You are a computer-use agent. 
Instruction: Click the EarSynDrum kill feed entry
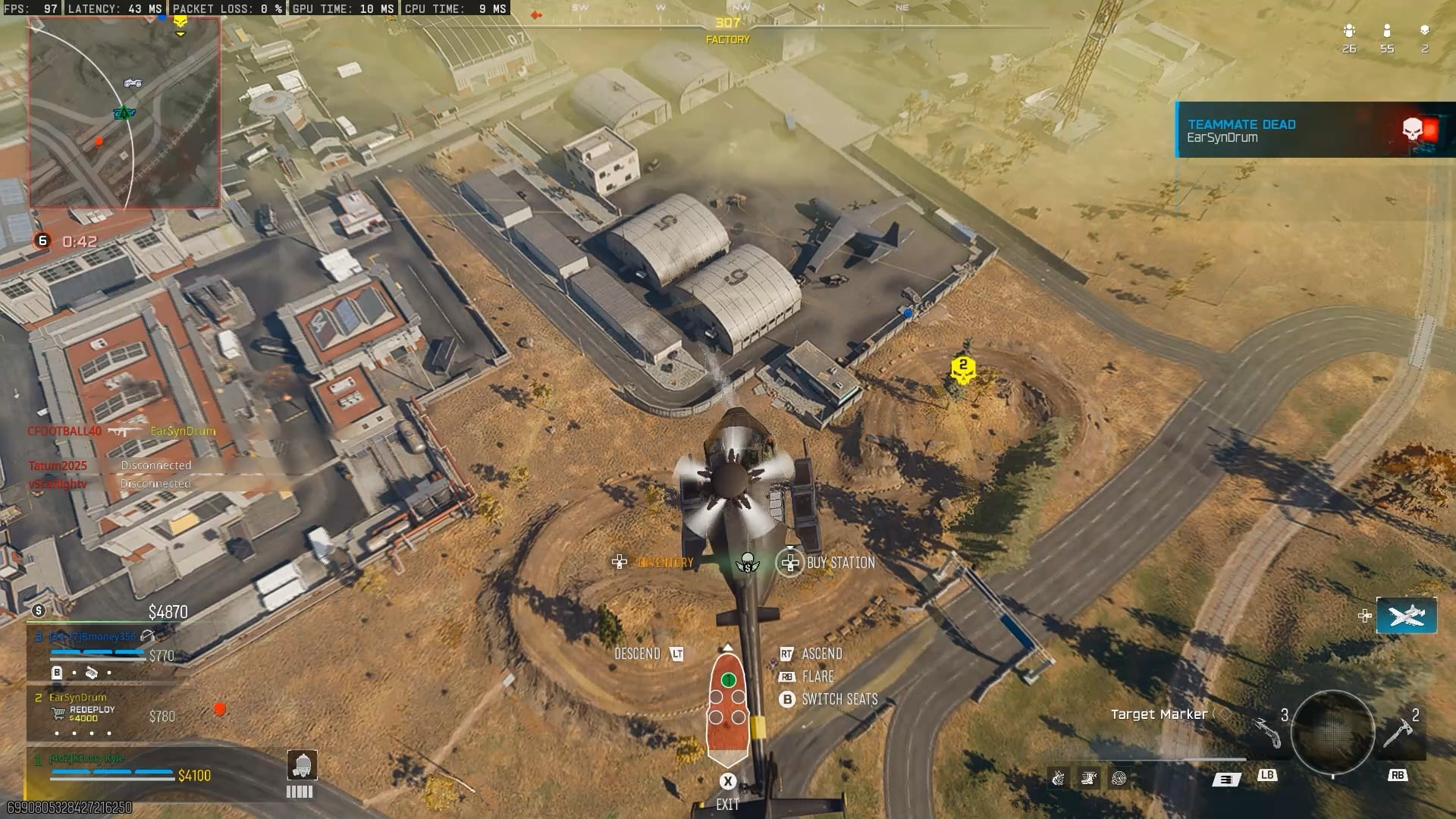coord(183,431)
